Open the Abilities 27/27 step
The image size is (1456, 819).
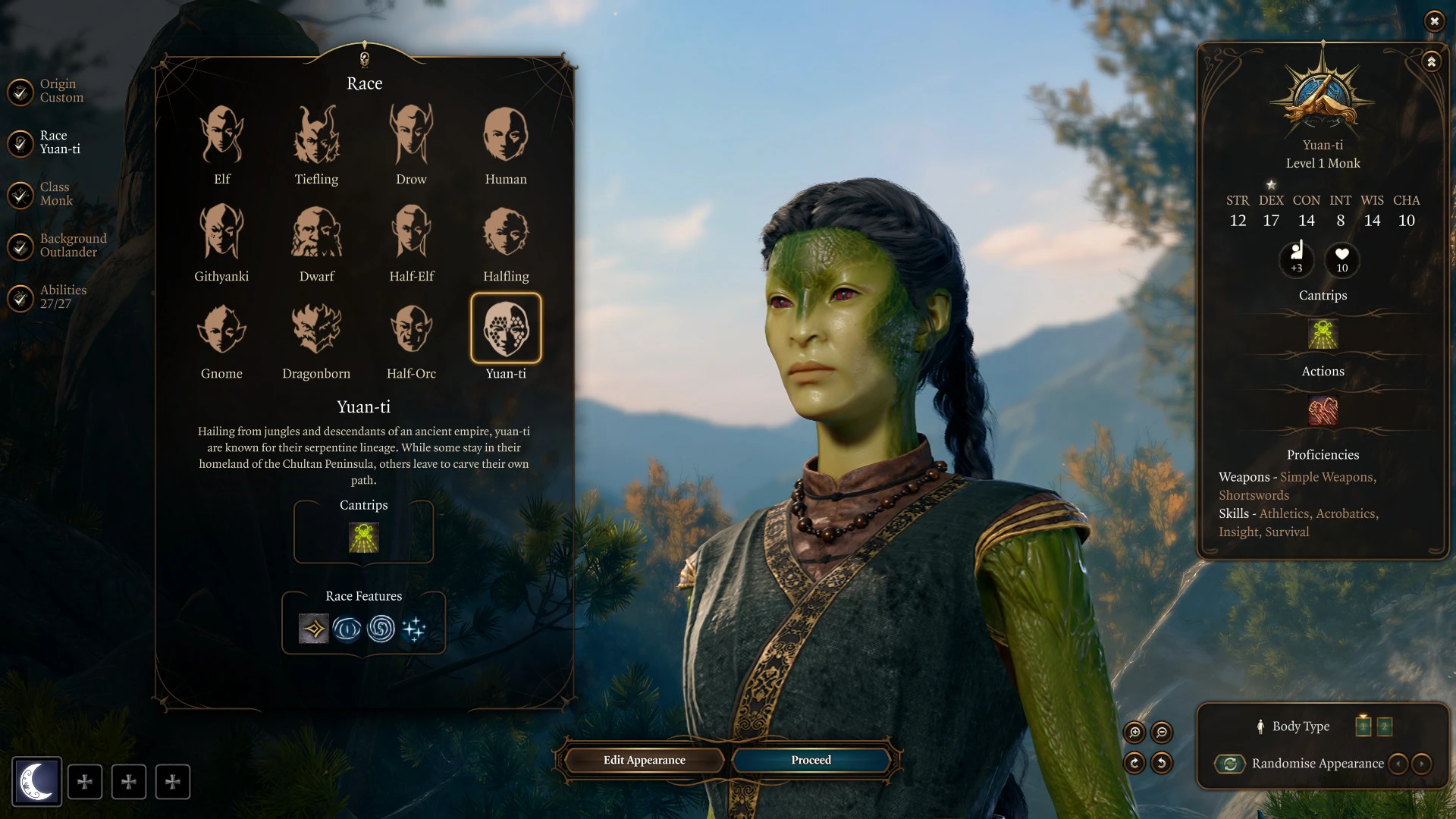[62, 297]
